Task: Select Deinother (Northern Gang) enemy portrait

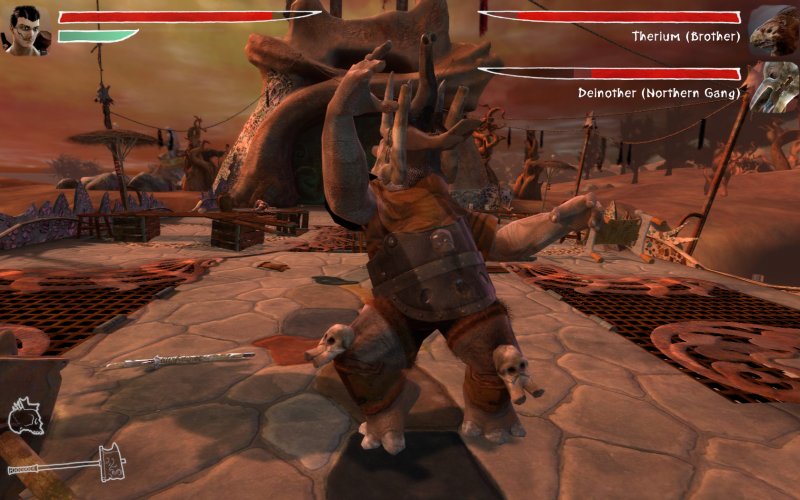Action: 771,87
